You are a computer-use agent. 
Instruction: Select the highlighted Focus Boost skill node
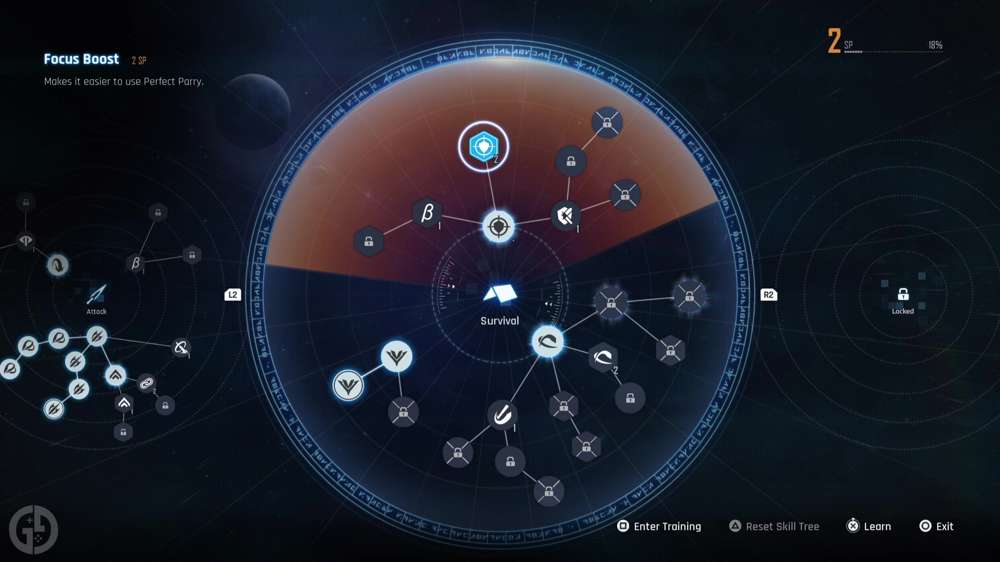pos(483,149)
